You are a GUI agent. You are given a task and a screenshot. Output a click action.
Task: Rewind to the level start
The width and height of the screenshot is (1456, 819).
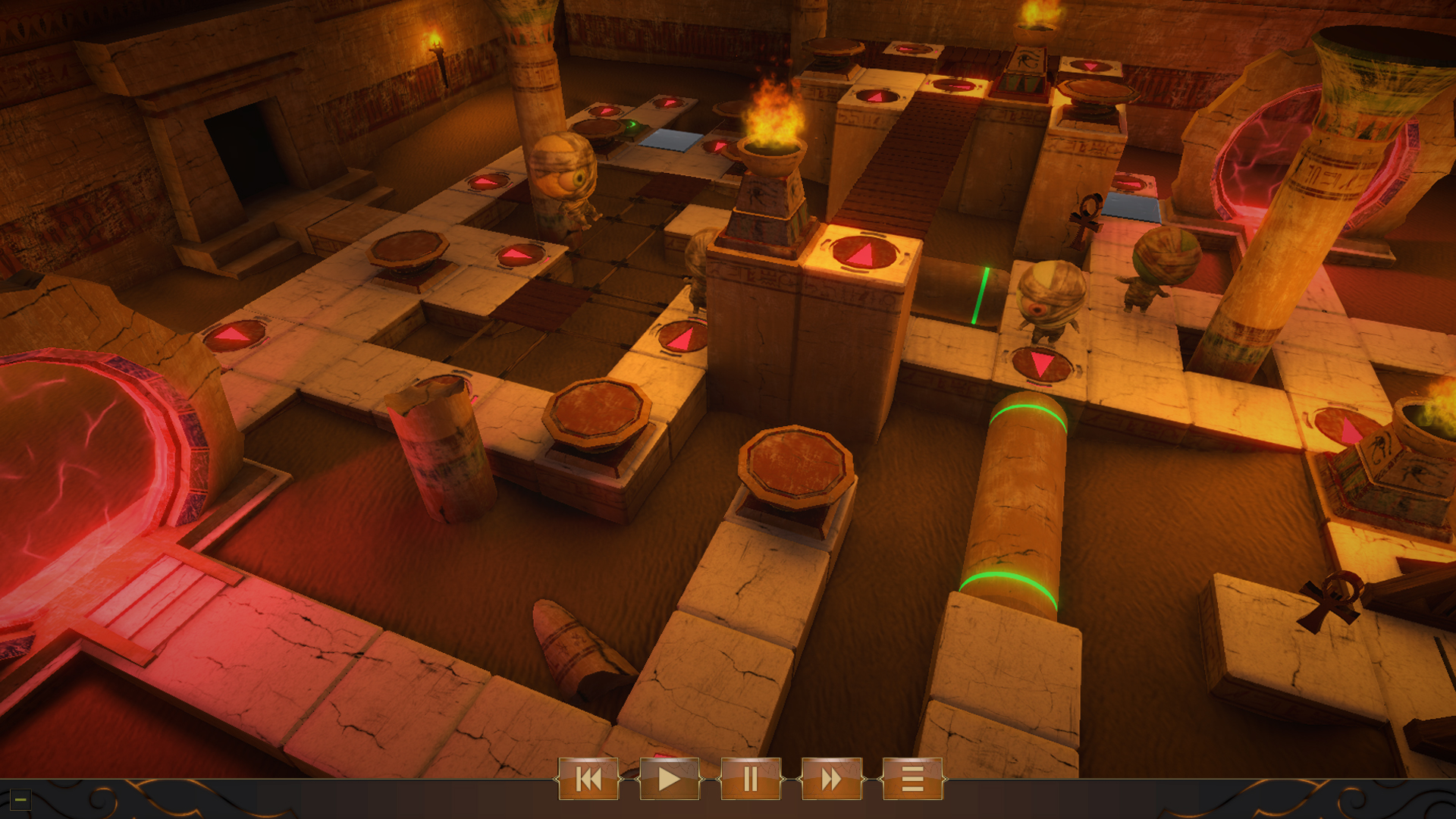tap(591, 780)
